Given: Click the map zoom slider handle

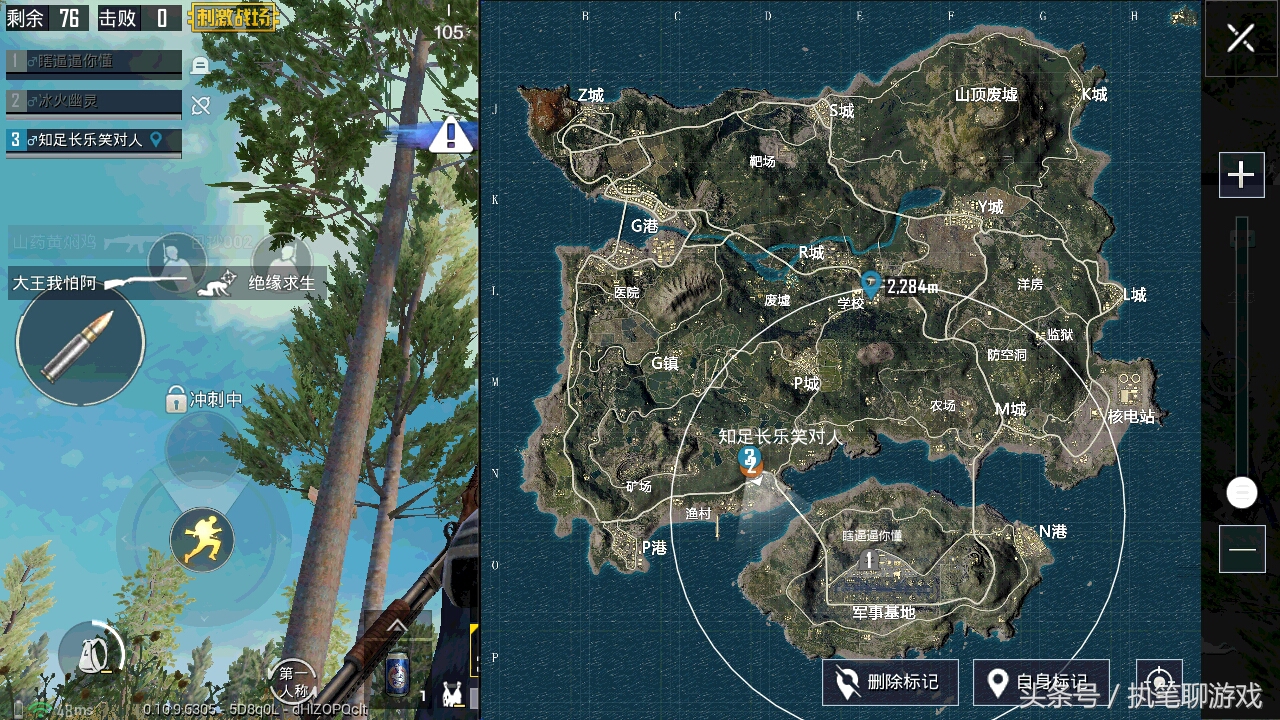Looking at the screenshot, I should pyautogui.click(x=1241, y=492).
